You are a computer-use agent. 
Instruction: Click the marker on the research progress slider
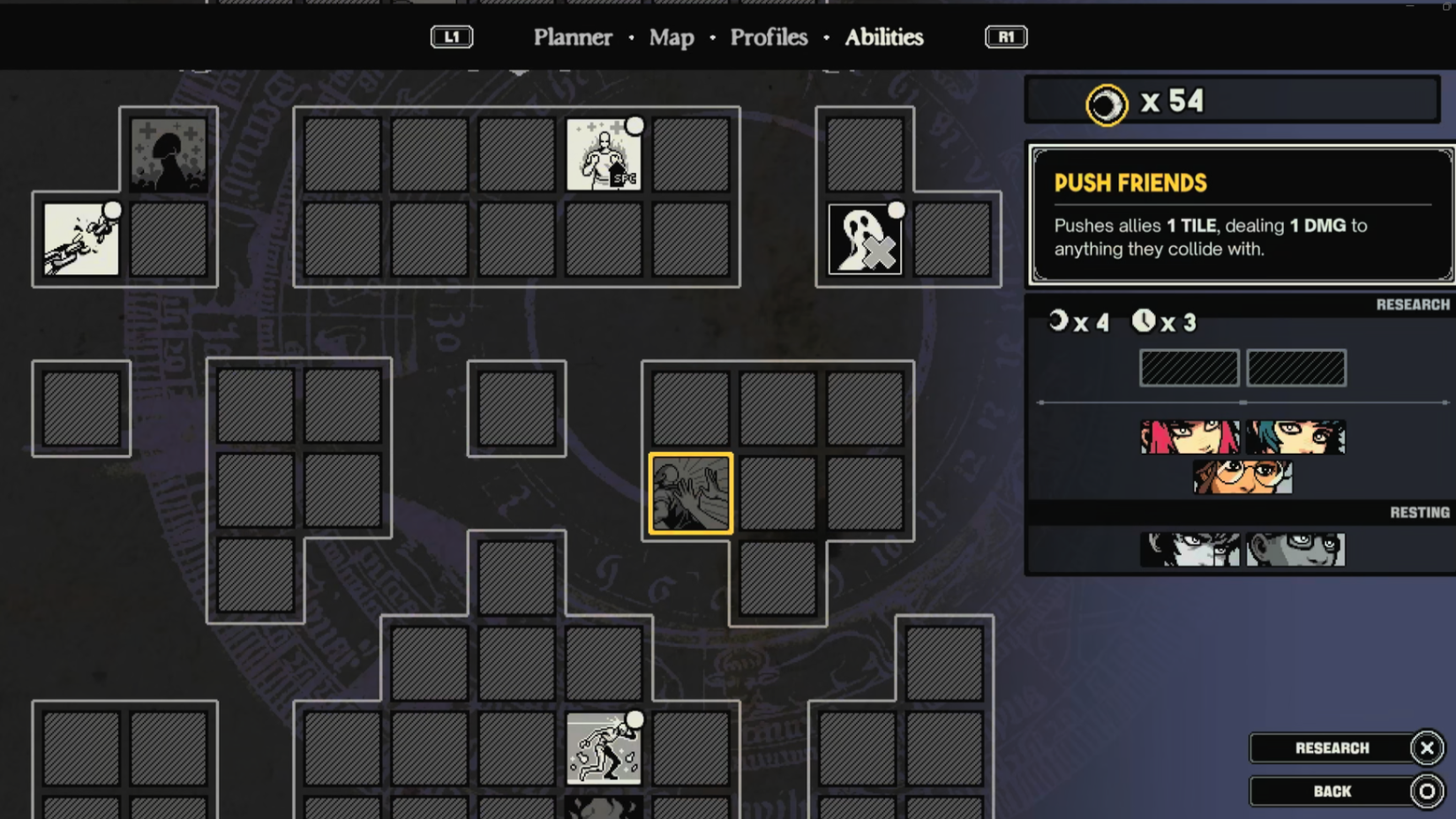(1244, 402)
